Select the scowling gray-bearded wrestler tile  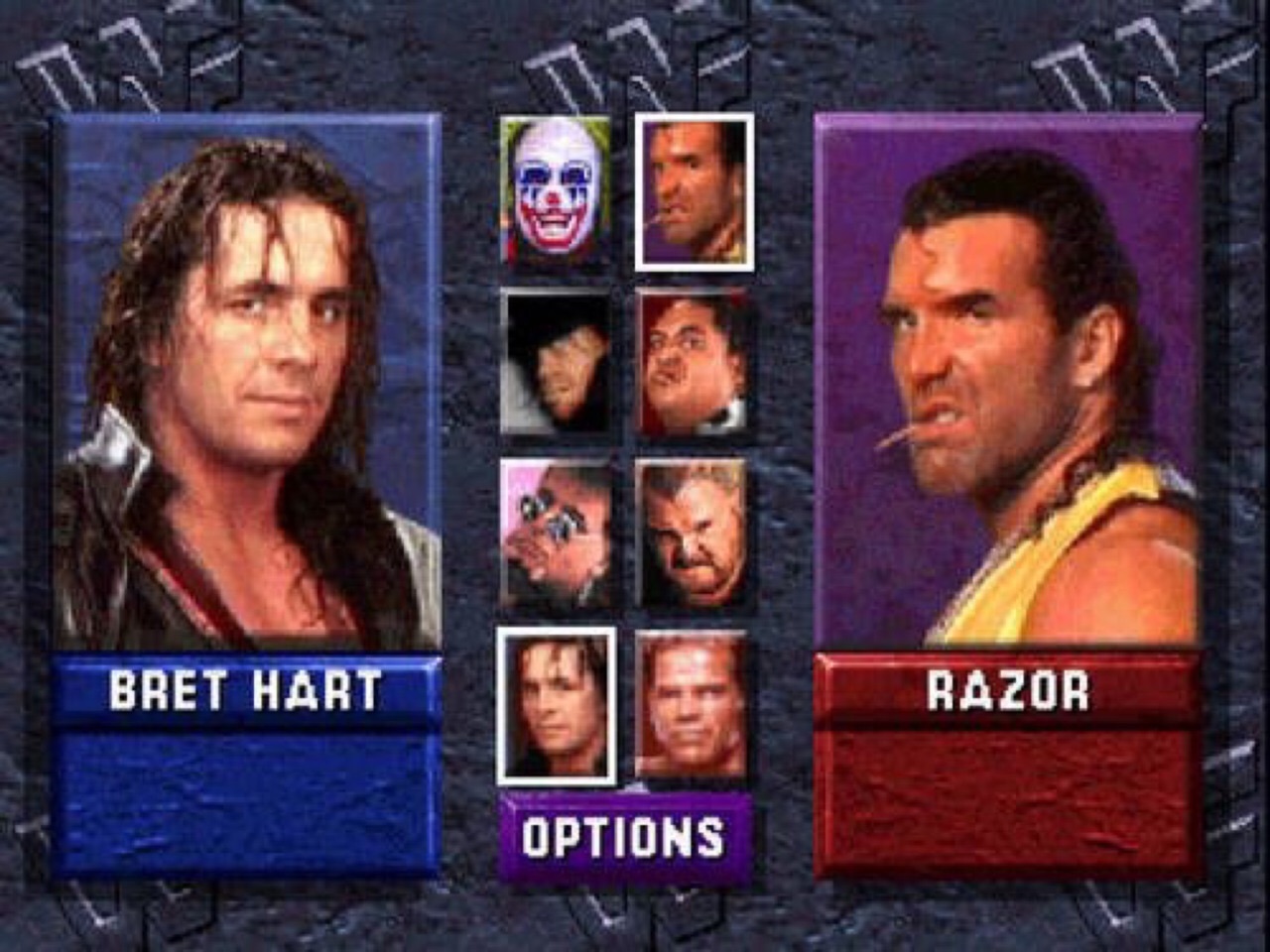[x=692, y=534]
